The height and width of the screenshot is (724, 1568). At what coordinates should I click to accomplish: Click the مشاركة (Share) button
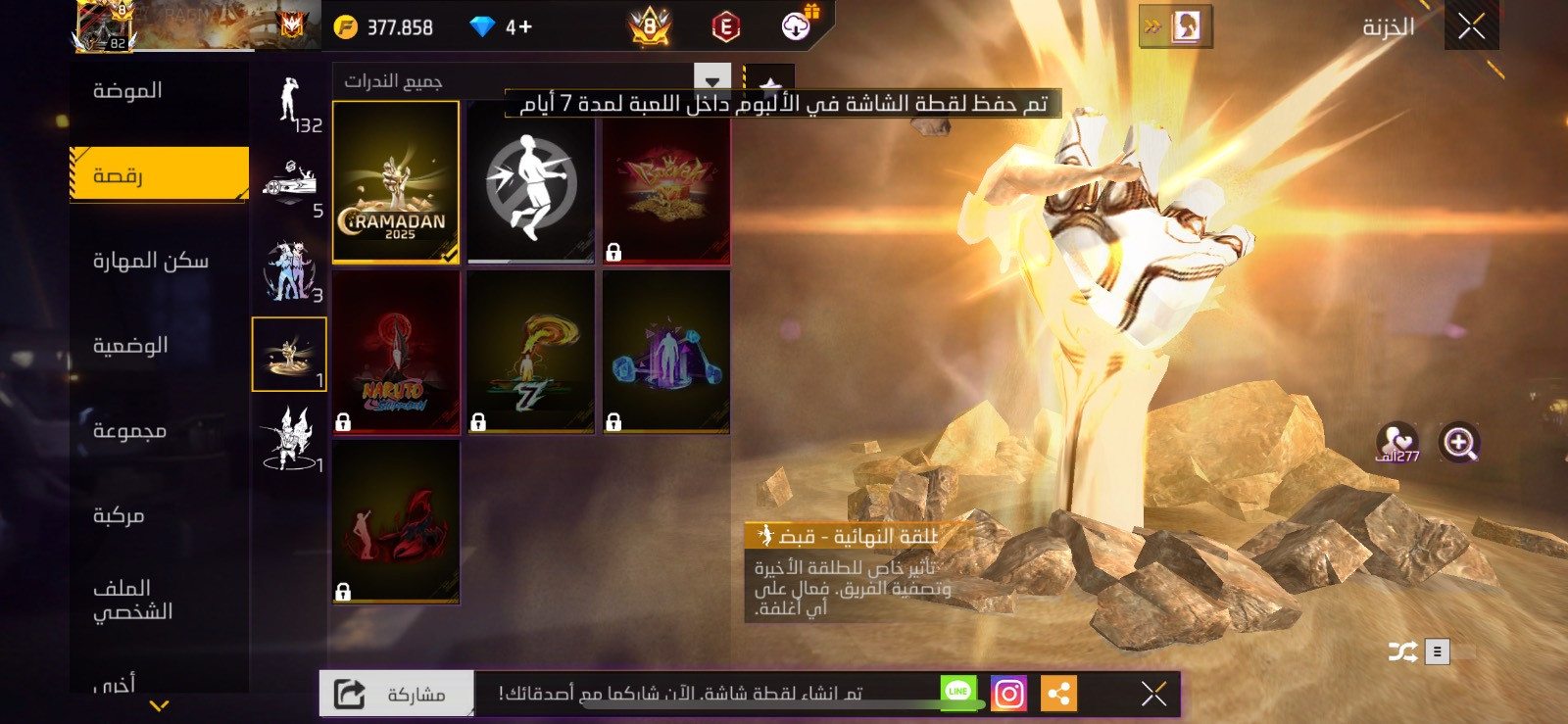coord(396,695)
